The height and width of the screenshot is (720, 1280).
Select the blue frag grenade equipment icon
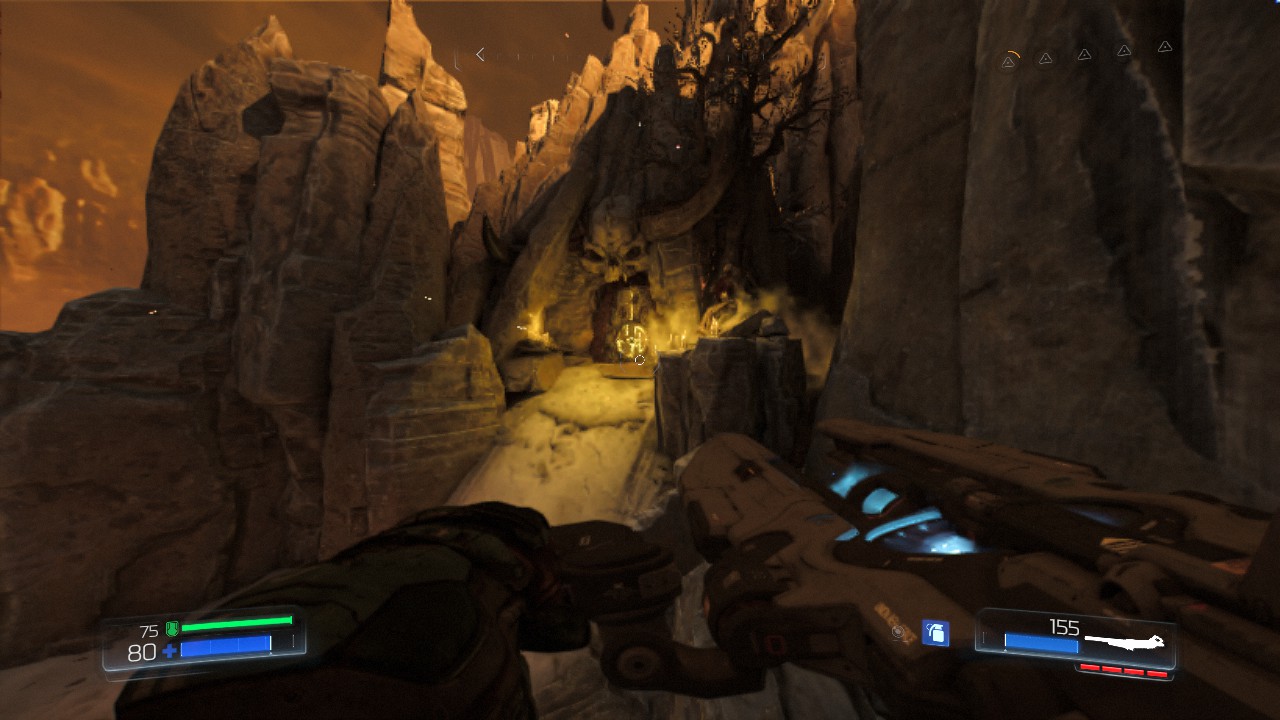[x=935, y=632]
